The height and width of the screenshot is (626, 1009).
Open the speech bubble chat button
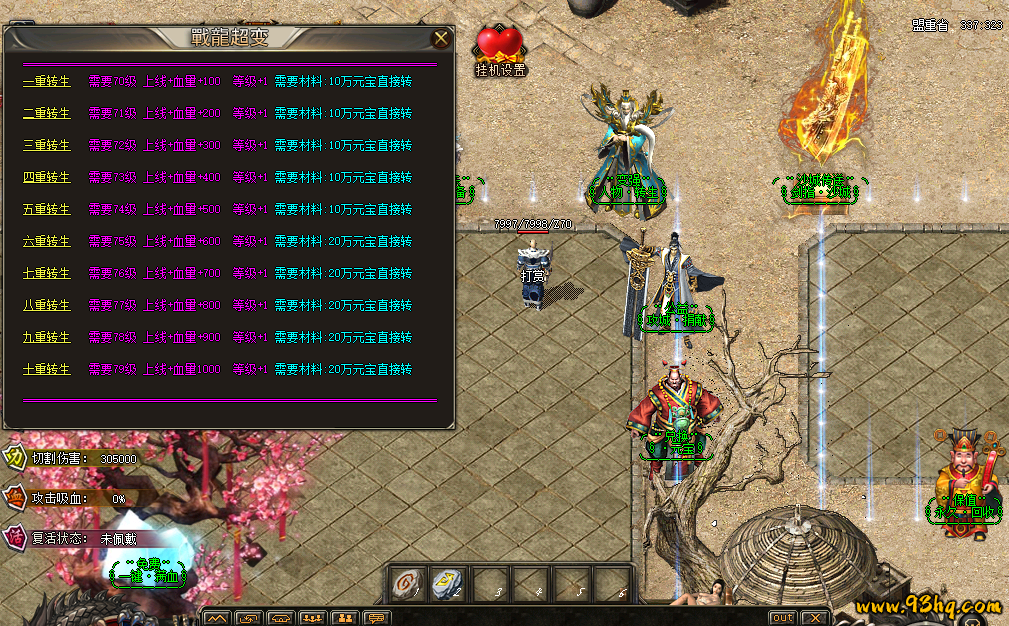(x=376, y=618)
